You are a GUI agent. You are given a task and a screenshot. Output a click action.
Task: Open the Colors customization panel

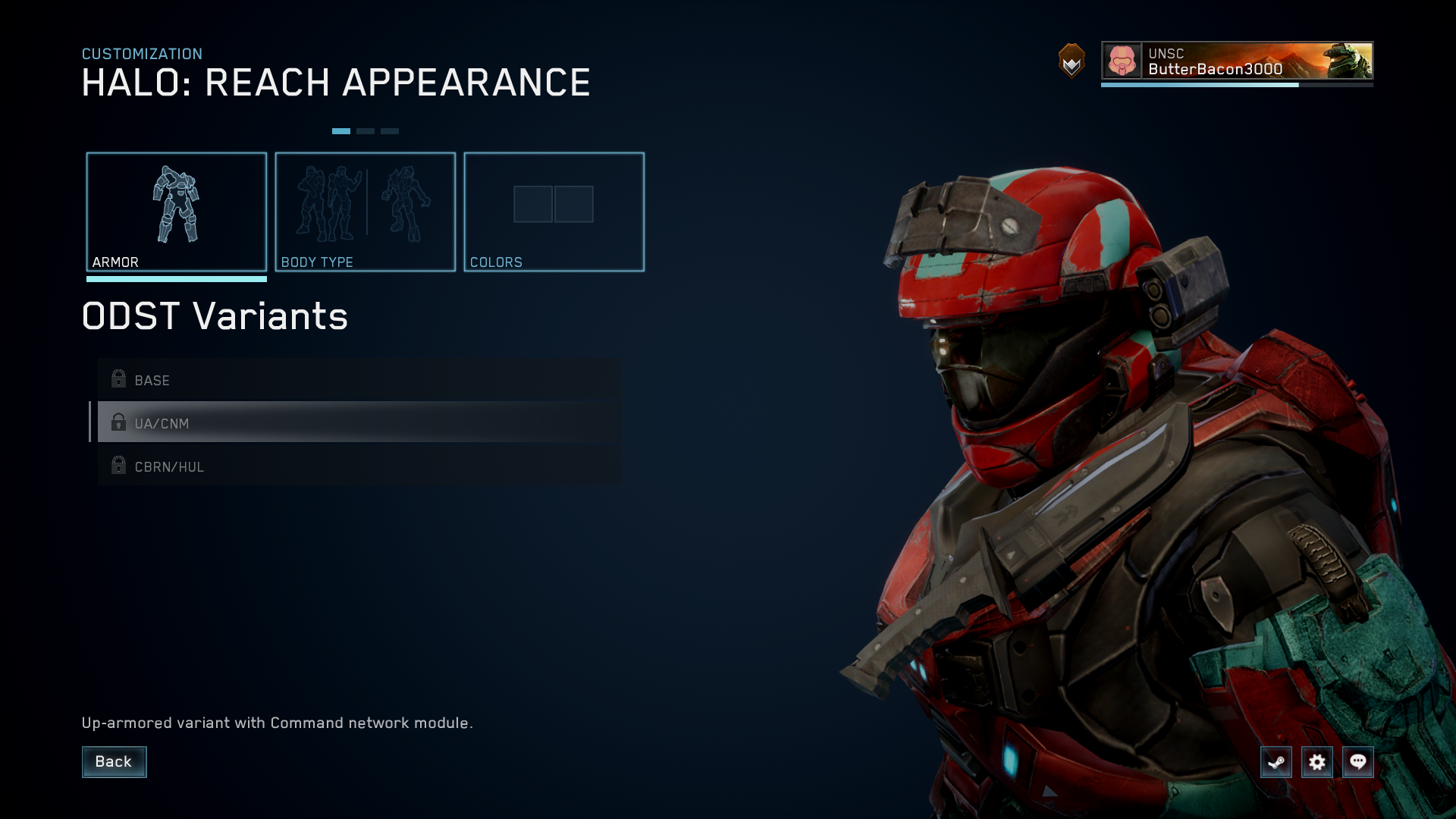554,205
